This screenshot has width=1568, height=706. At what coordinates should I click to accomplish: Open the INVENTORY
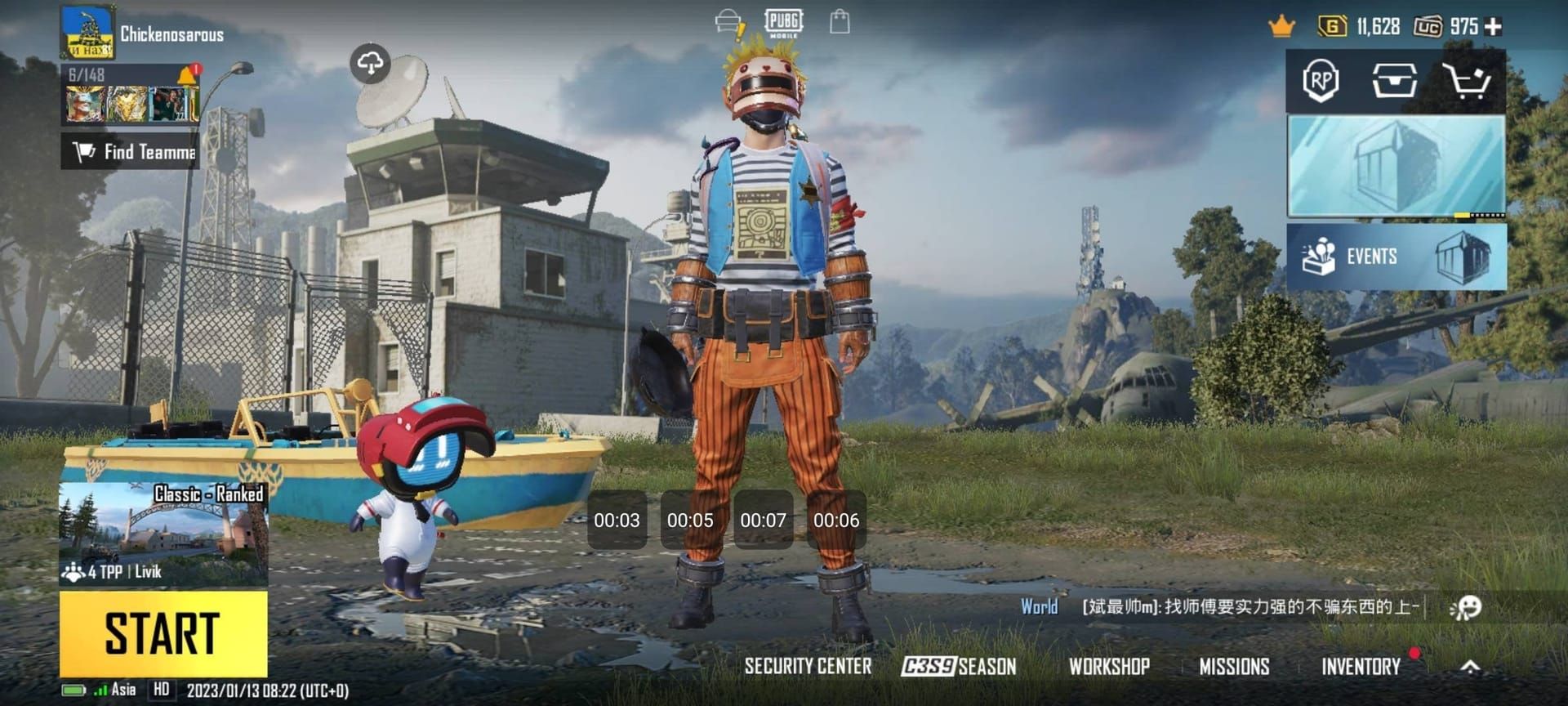pos(1361,667)
